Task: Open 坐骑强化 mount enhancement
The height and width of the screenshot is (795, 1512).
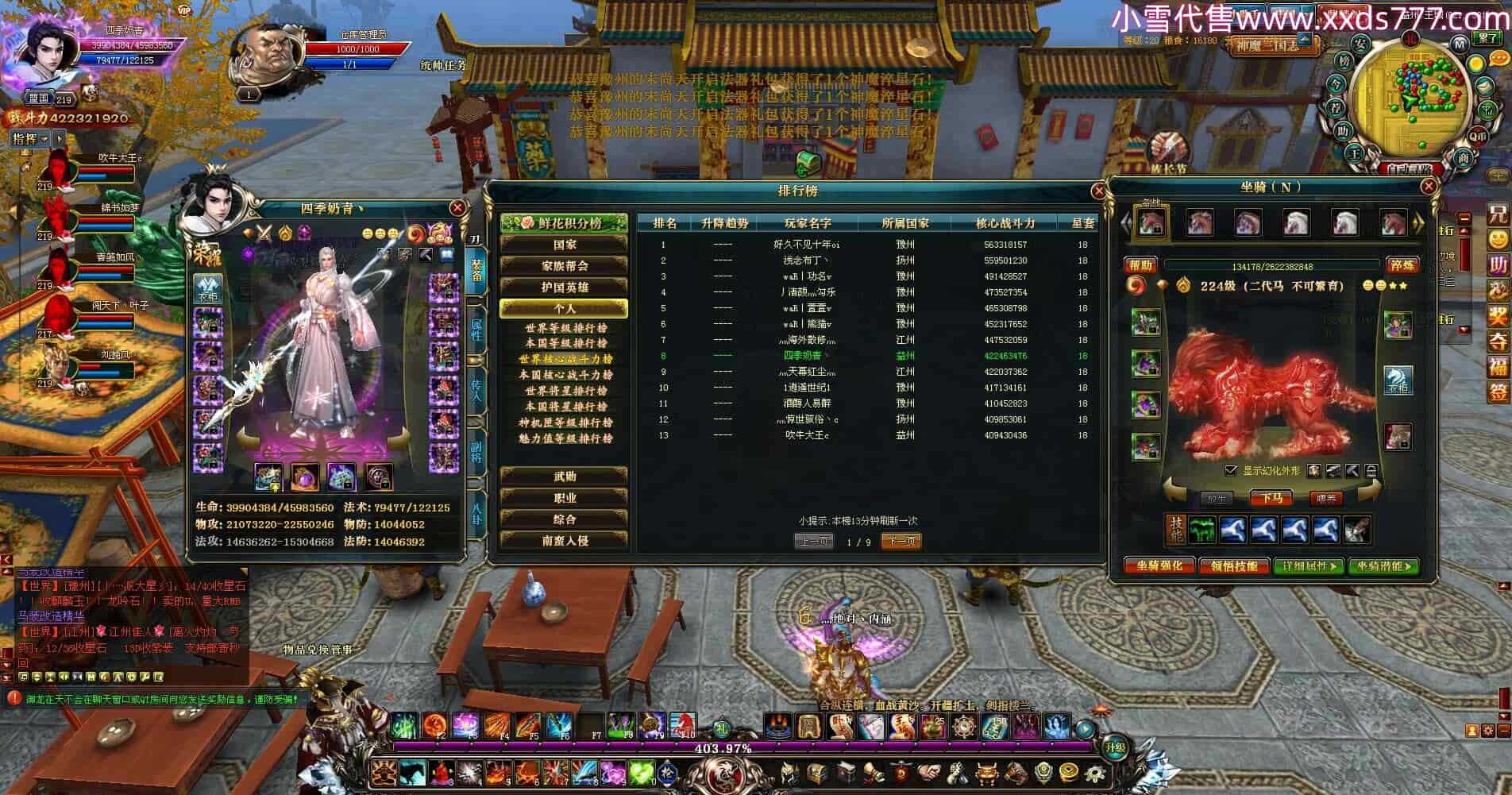Action: tap(1159, 566)
